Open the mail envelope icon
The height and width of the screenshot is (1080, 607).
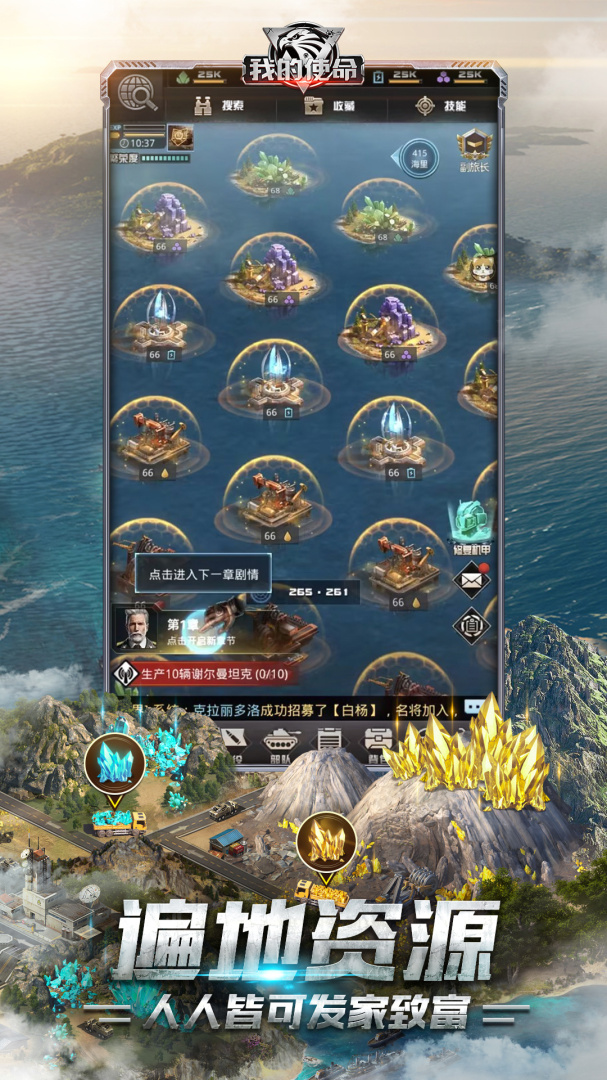(471, 579)
